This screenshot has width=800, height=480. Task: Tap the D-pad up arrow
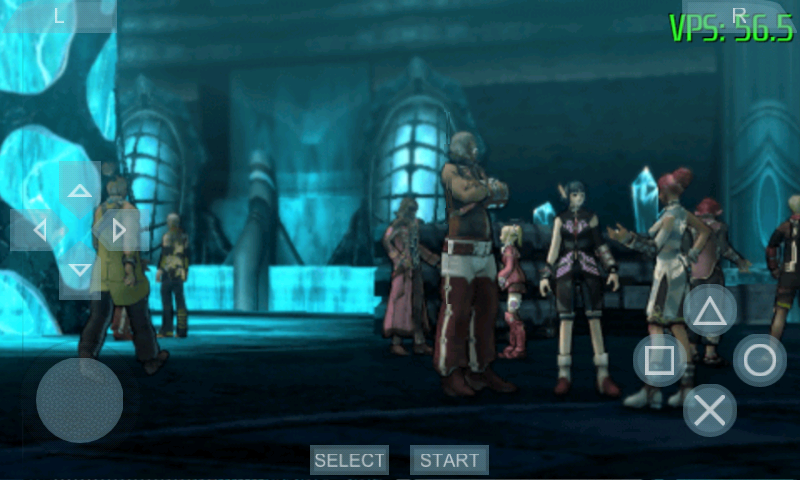(80, 190)
